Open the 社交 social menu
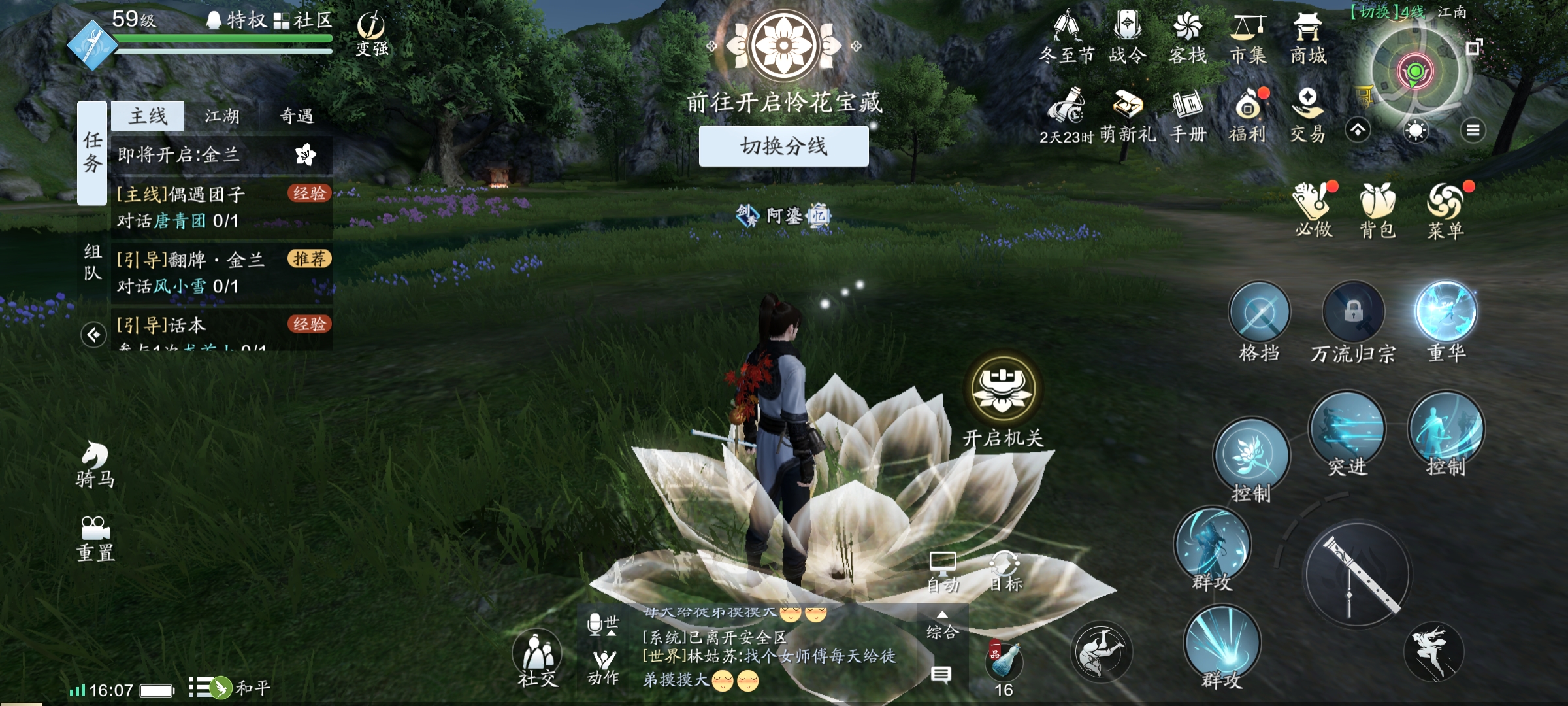 [x=537, y=657]
